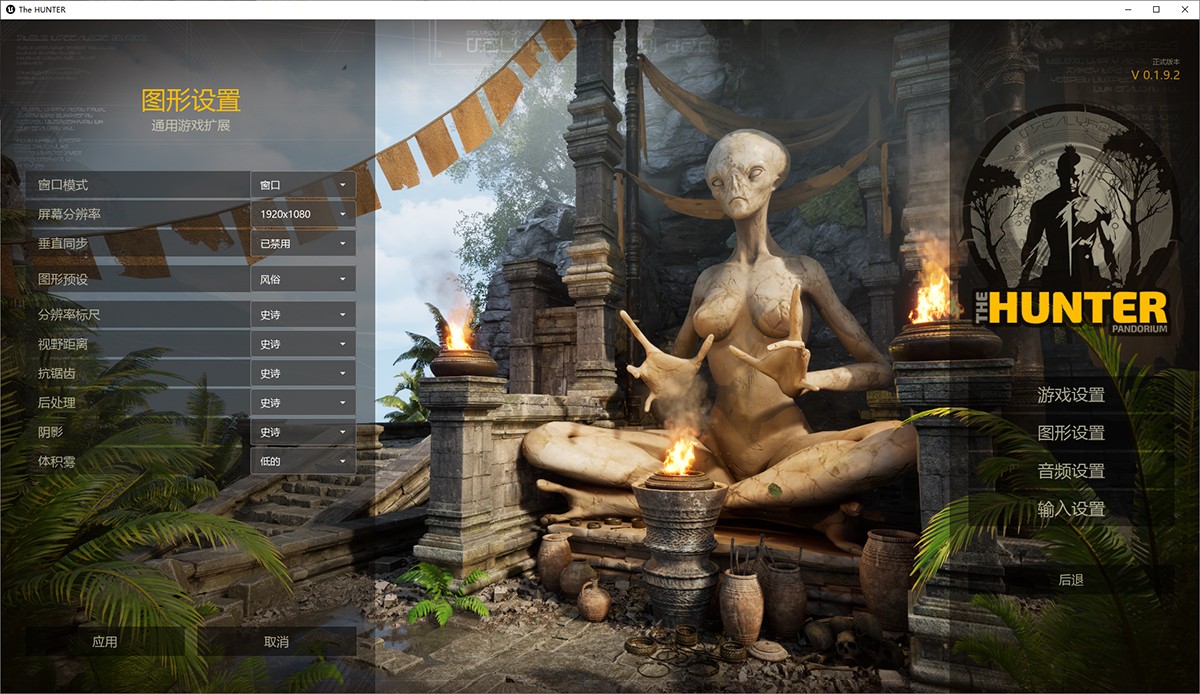The image size is (1200, 694).
Task: Change the 屏幕分辨率 resolution dropdown
Action: coord(303,214)
